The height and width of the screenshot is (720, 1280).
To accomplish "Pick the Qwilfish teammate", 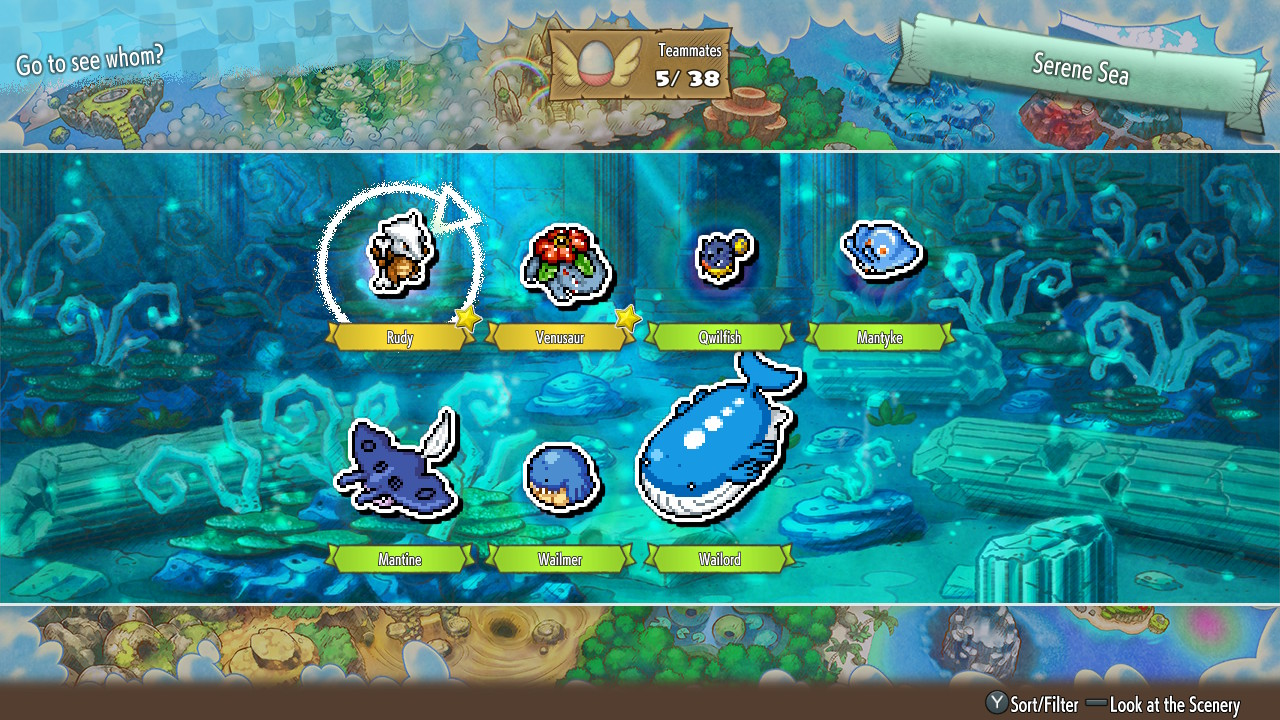I will [721, 257].
